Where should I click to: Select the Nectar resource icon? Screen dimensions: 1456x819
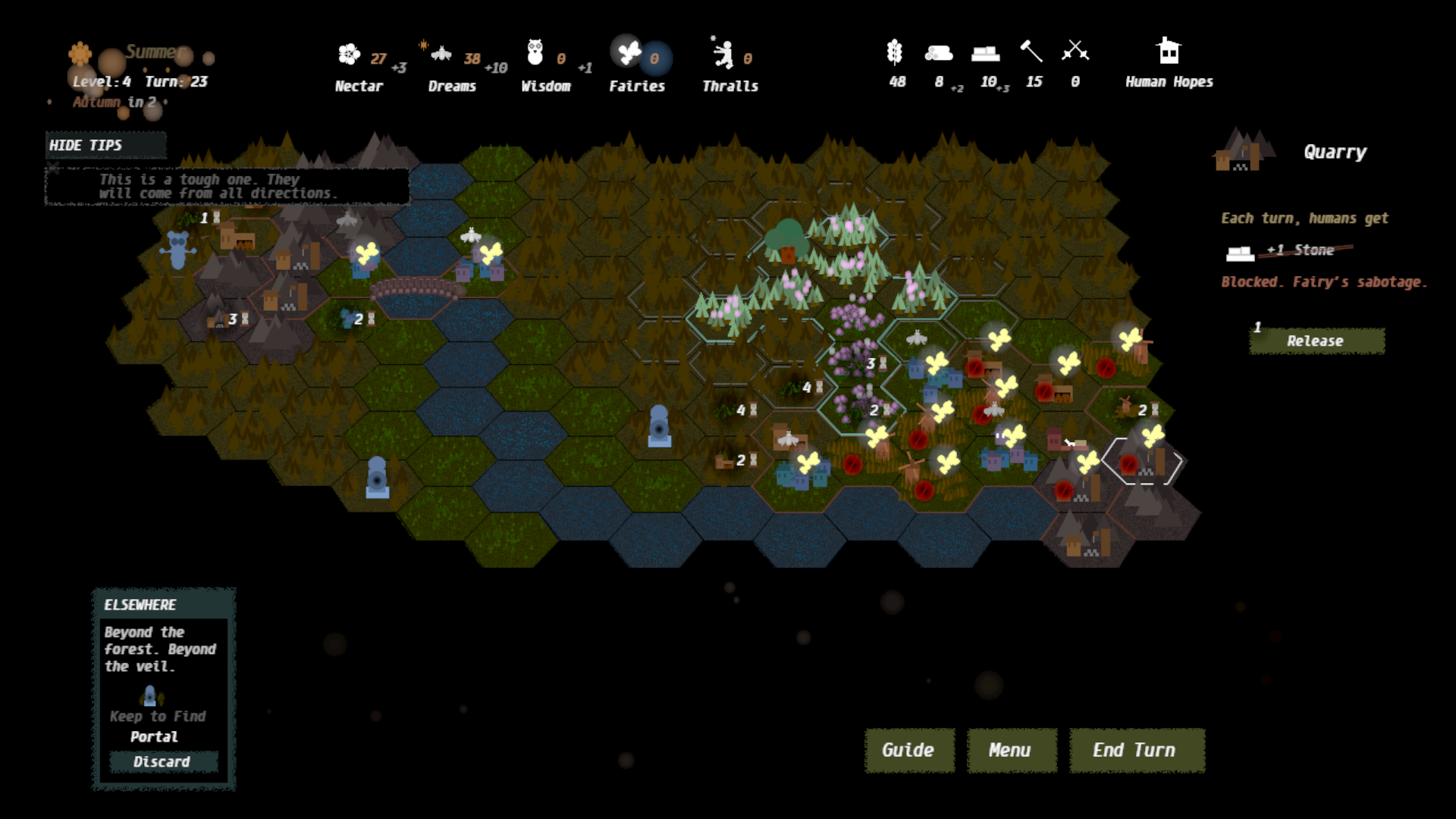point(349,54)
